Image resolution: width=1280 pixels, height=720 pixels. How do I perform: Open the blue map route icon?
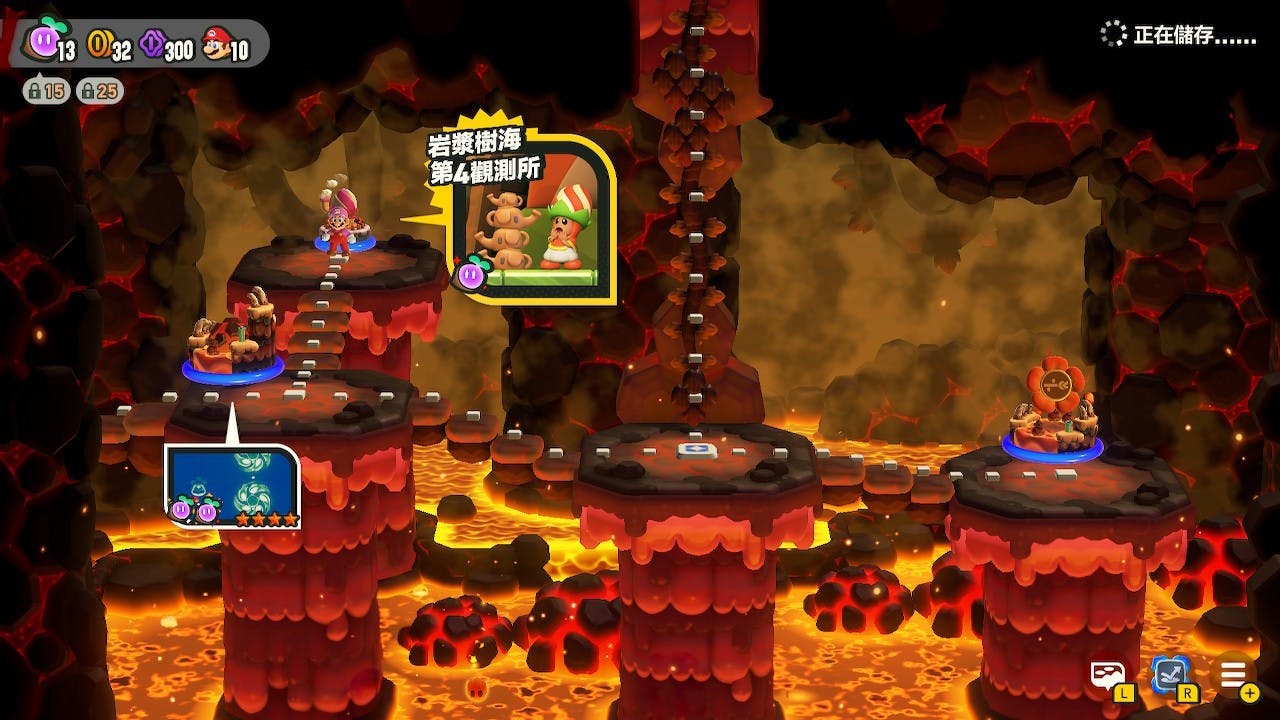pos(1170,676)
